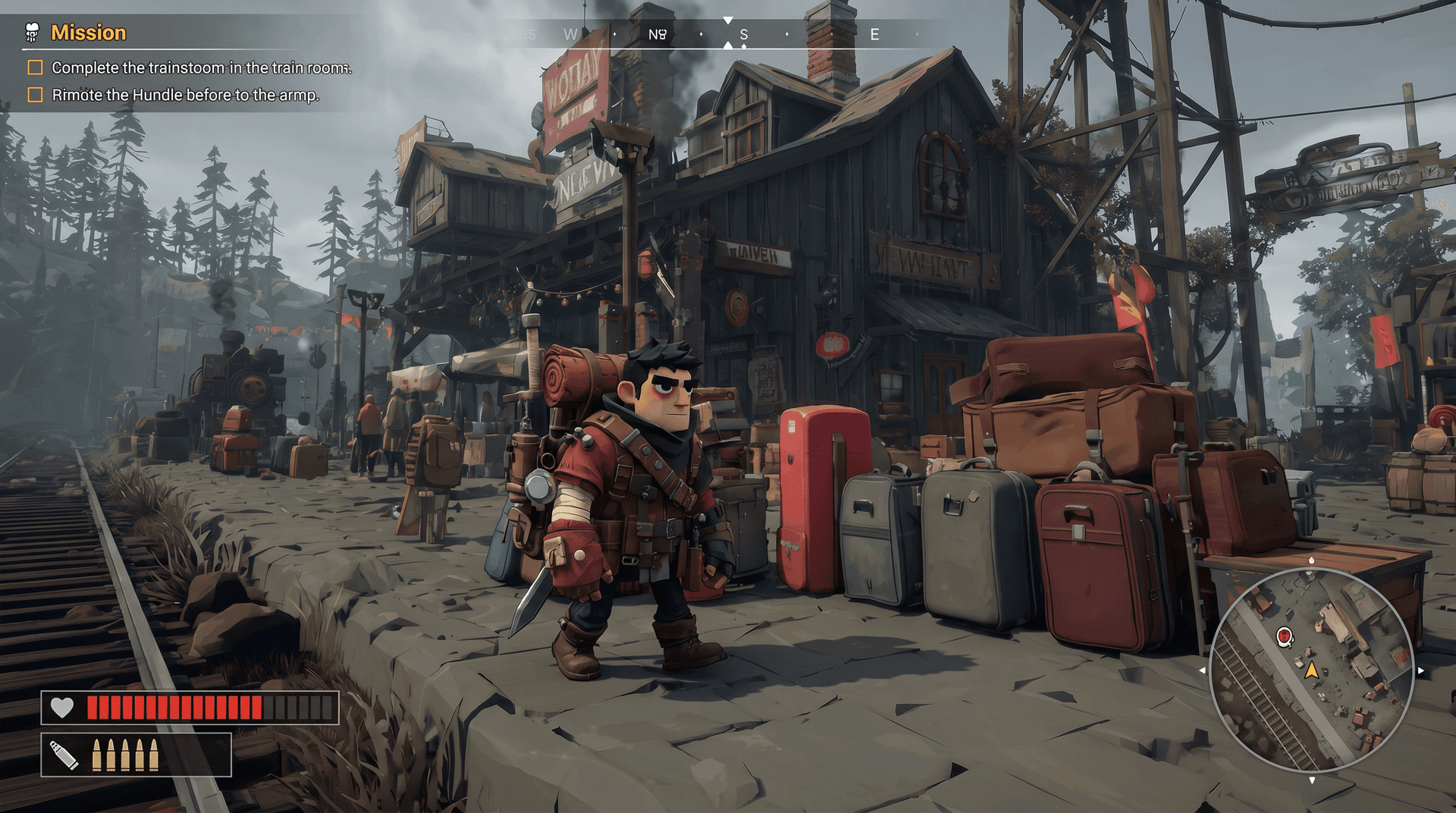Click the heart icon on the health bar
This screenshot has width=1456, height=813.
tap(64, 707)
